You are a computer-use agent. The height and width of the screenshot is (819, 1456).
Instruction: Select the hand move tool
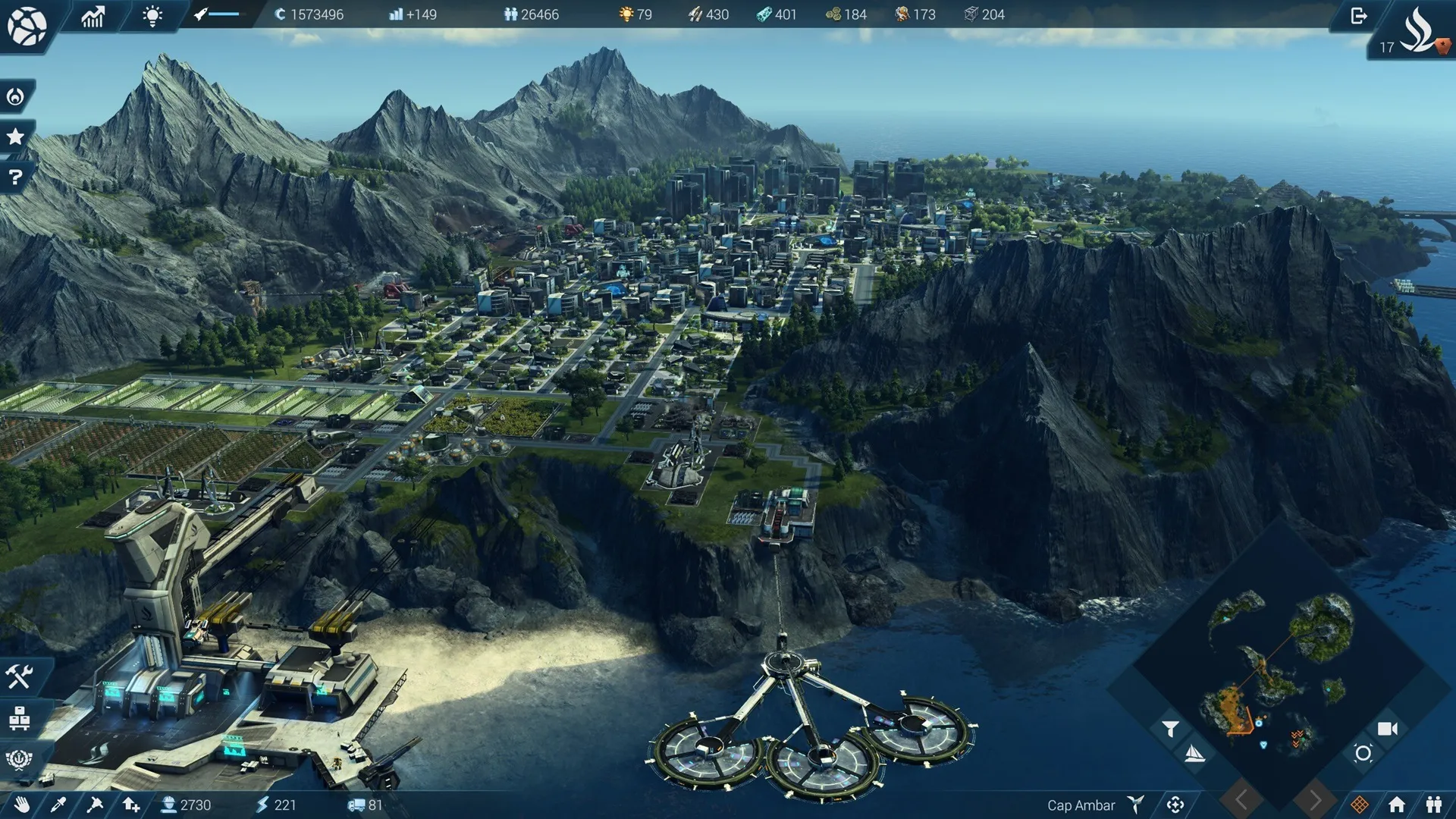click(22, 805)
